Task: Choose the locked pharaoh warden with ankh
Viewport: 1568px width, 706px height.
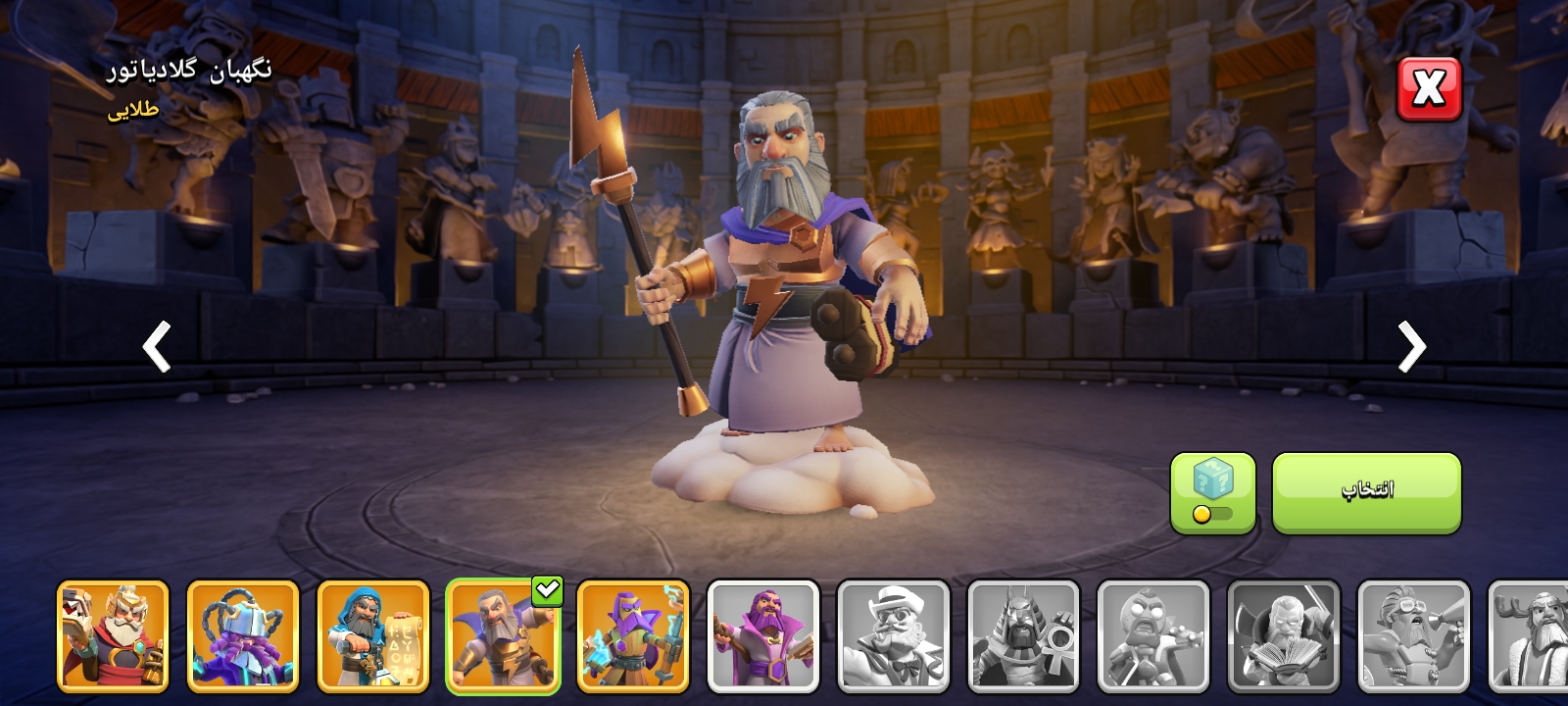Action: pos(1023,635)
